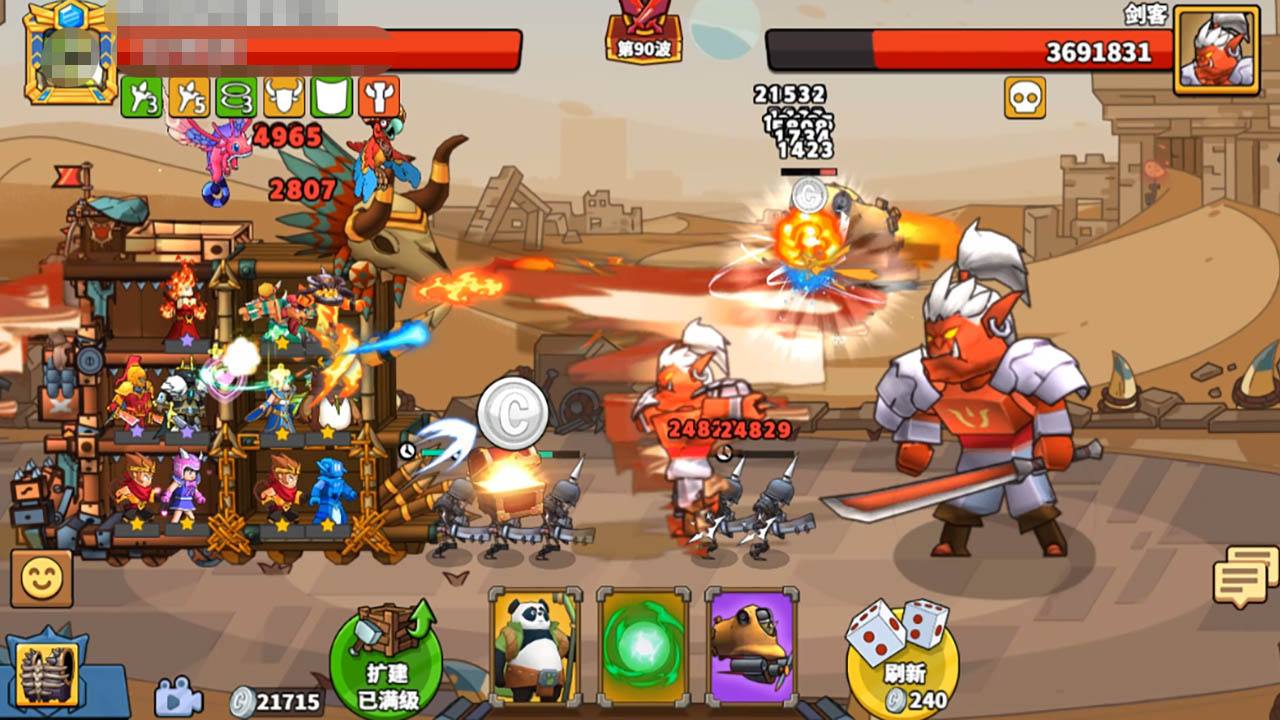Image resolution: width=1280 pixels, height=720 pixels.
Task: Inspect the red-orange wrench buff icon
Action: coord(379,97)
